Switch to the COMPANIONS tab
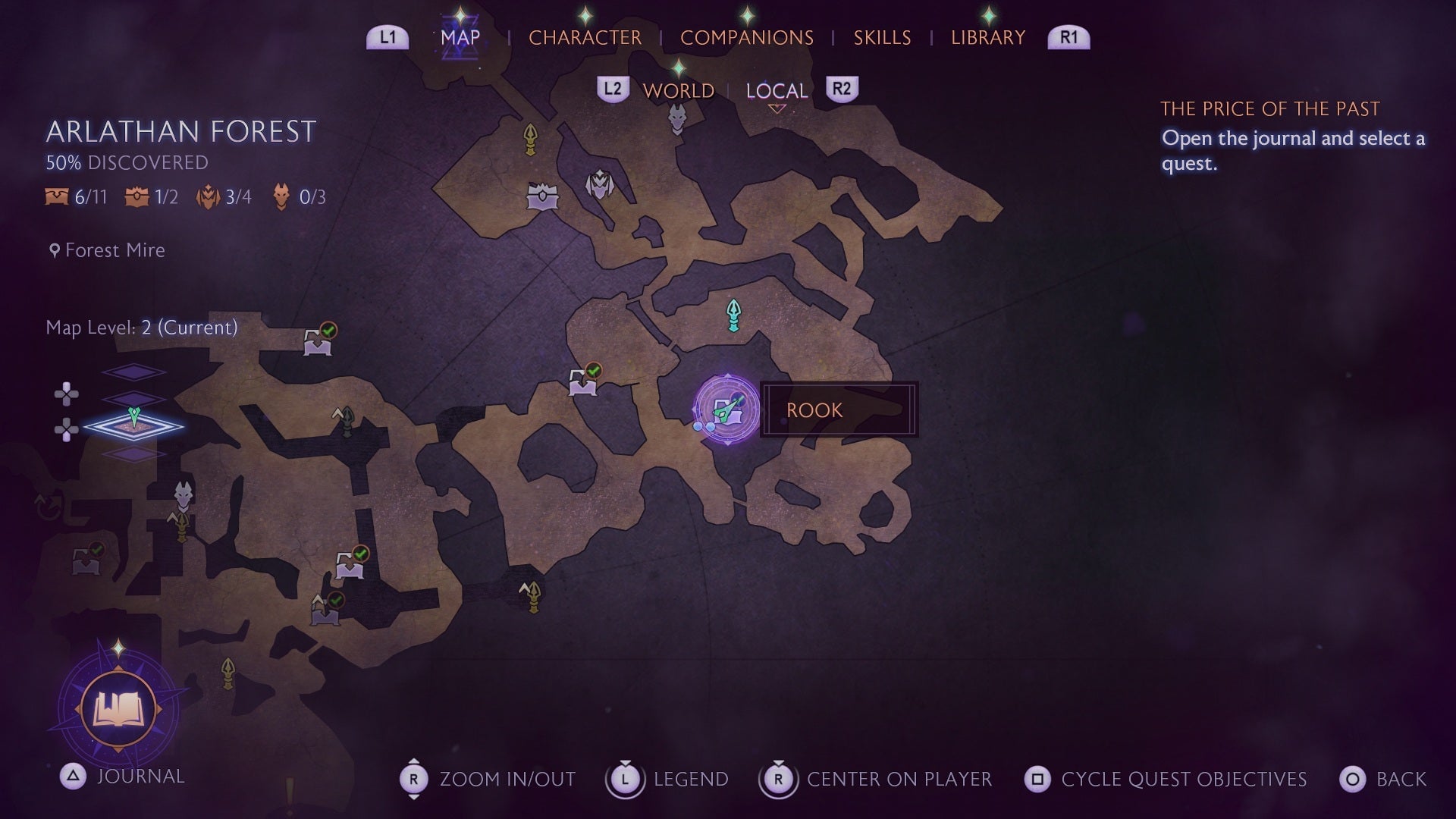This screenshot has width=1456, height=819. [x=747, y=37]
